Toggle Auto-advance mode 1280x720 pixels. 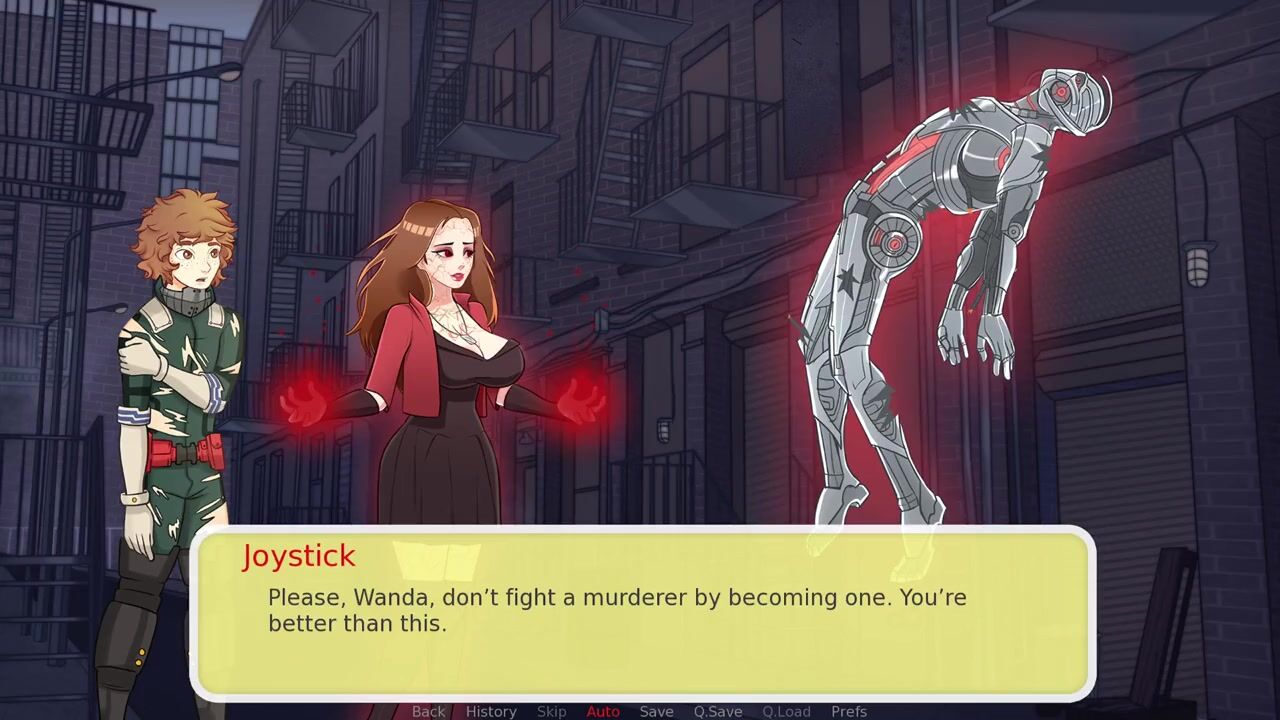click(x=603, y=711)
